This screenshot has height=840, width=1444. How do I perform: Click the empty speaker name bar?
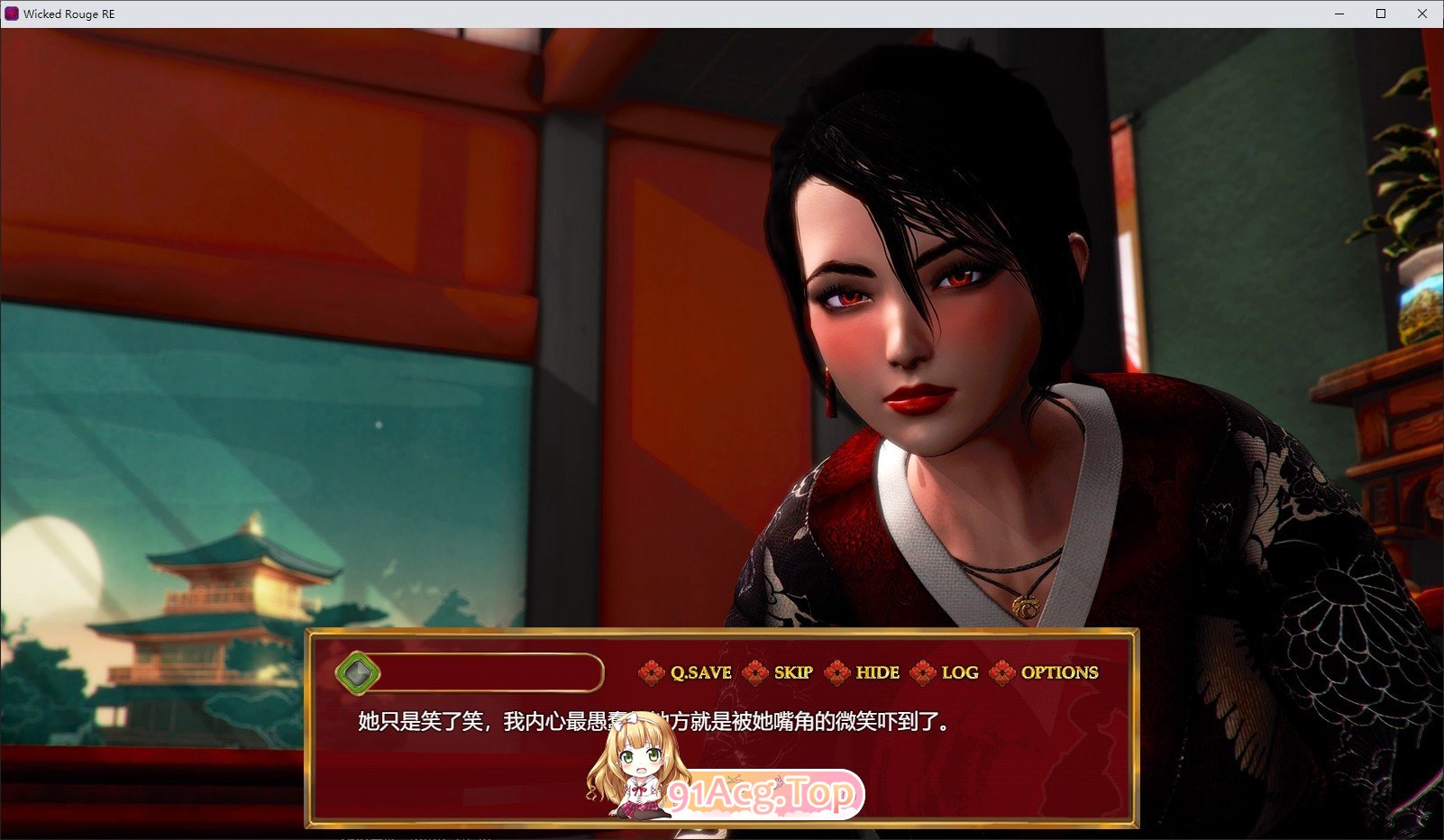487,672
